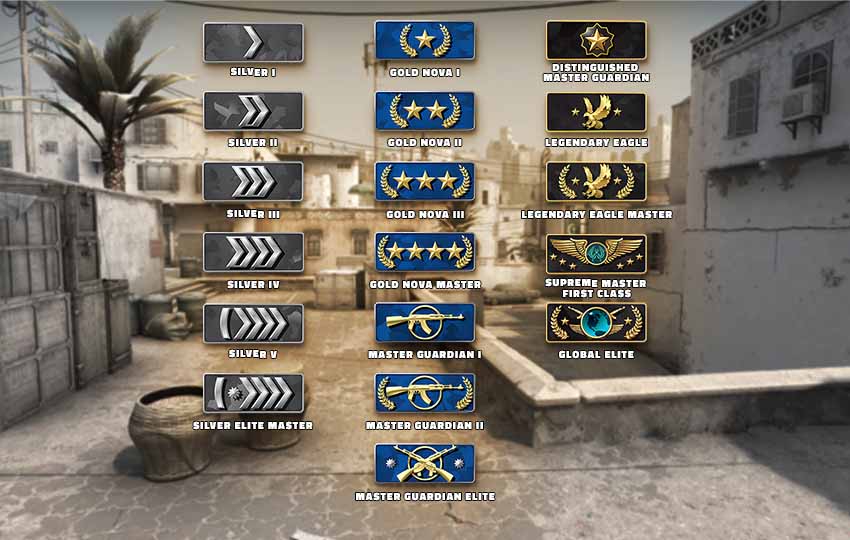Select the Global Elite rank badge
The width and height of the screenshot is (850, 540).
596,323
